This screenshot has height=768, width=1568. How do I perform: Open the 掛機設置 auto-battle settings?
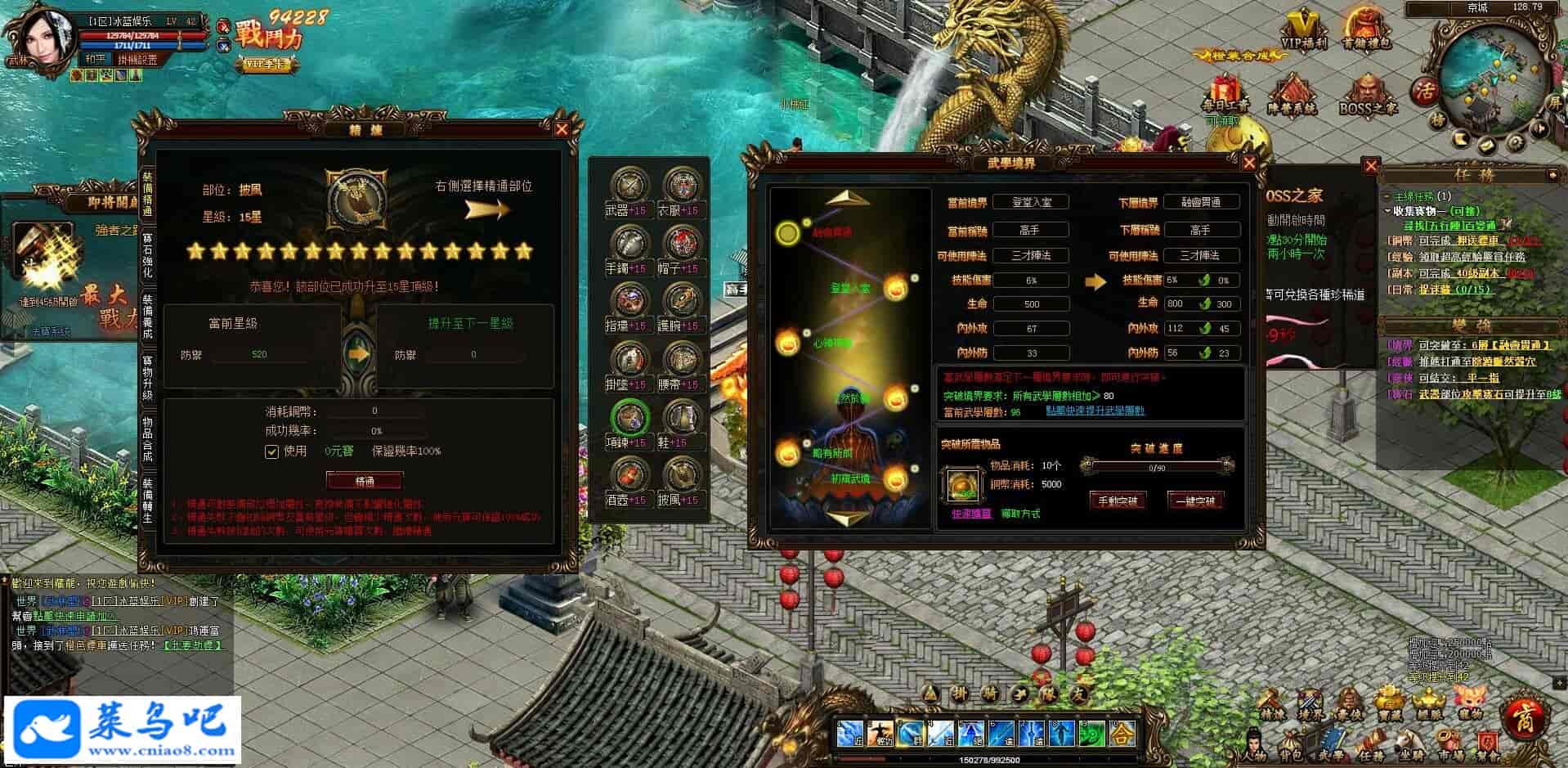click(x=137, y=60)
